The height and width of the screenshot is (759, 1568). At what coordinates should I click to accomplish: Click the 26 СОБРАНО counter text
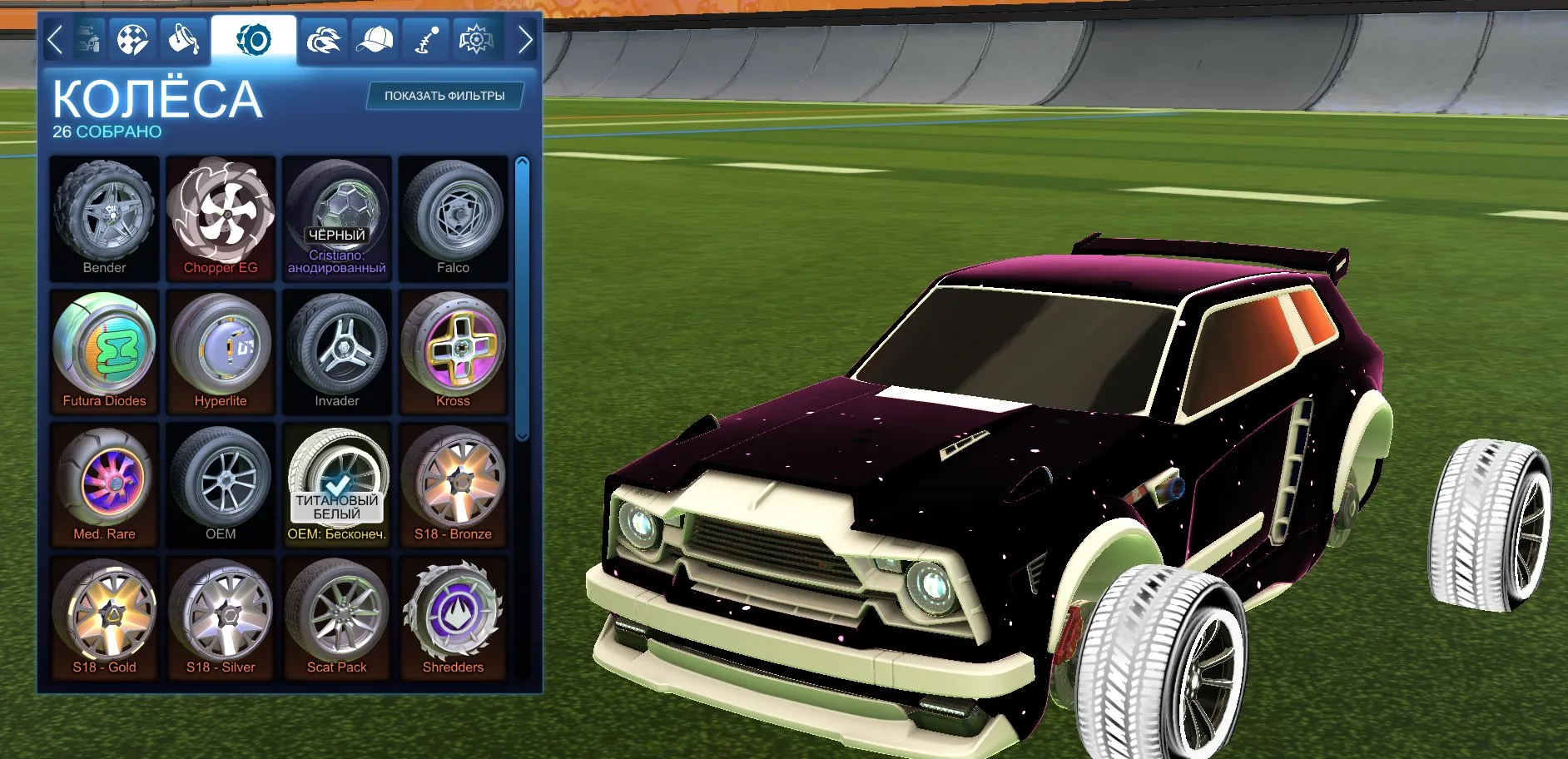(107, 130)
